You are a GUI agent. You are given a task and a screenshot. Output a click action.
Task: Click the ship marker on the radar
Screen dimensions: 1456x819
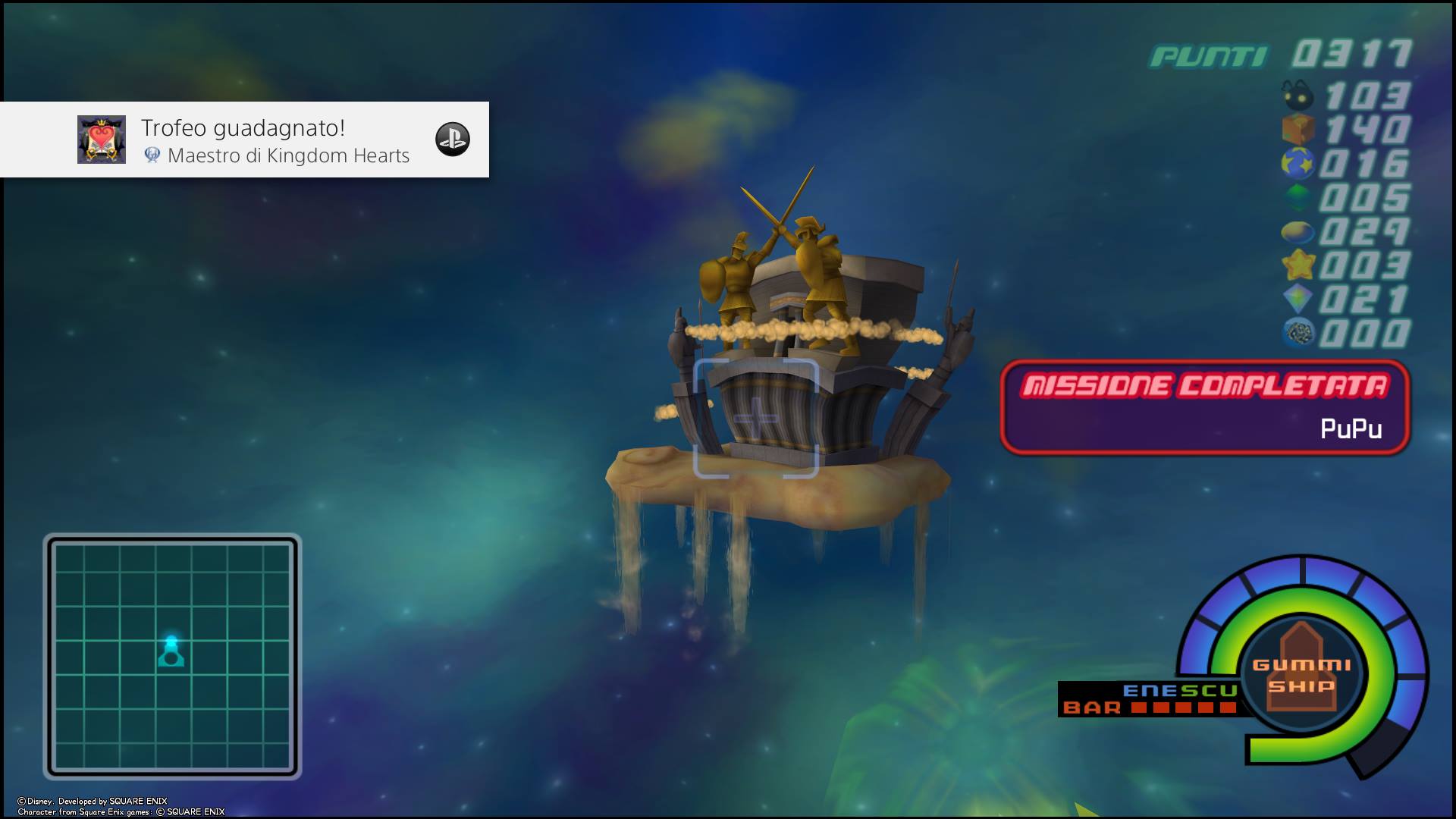[x=171, y=652]
